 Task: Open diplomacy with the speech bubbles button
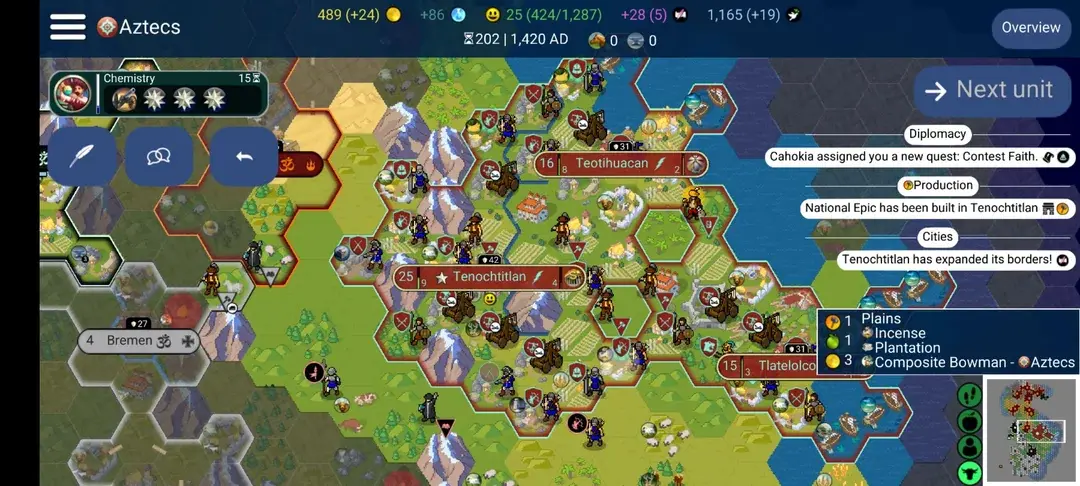pyautogui.click(x=158, y=156)
